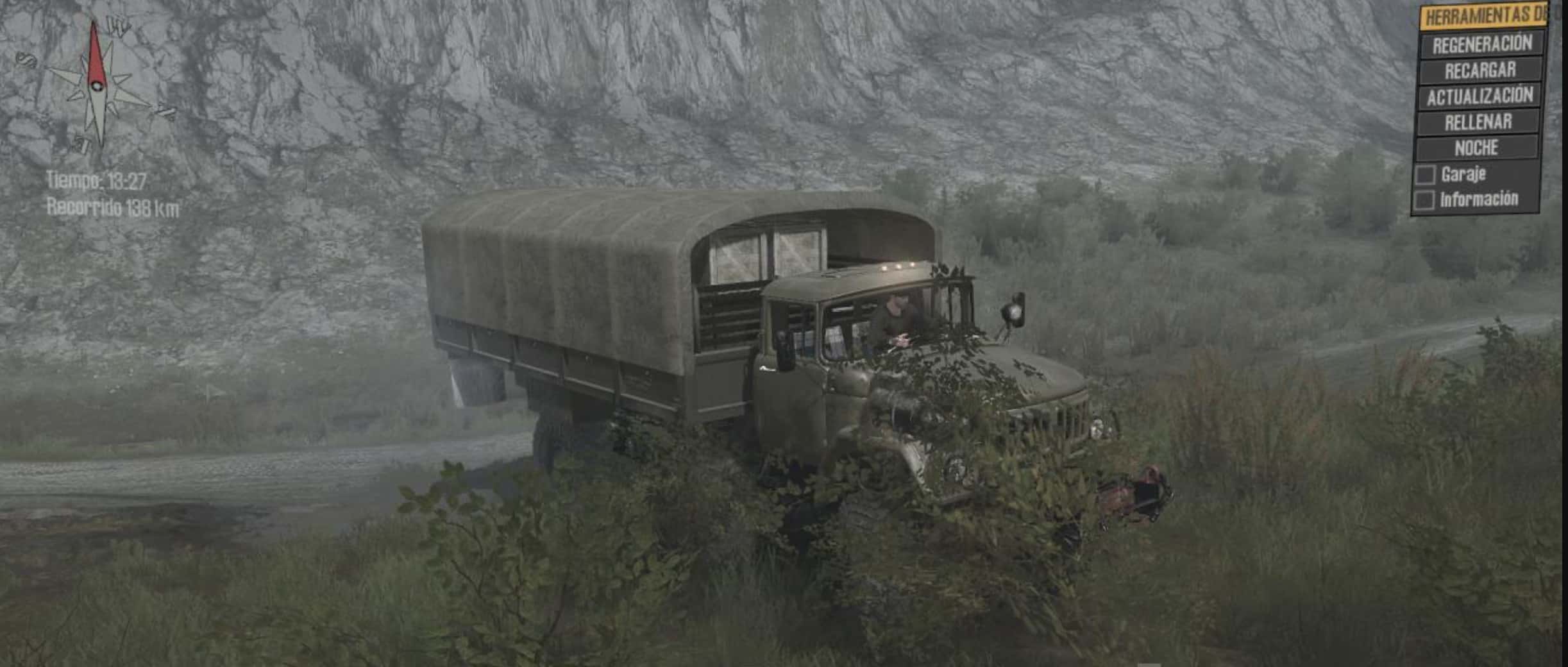Screen dimensions: 1568x667
Task: Select the Recargar dev tool
Action: tap(1480, 71)
